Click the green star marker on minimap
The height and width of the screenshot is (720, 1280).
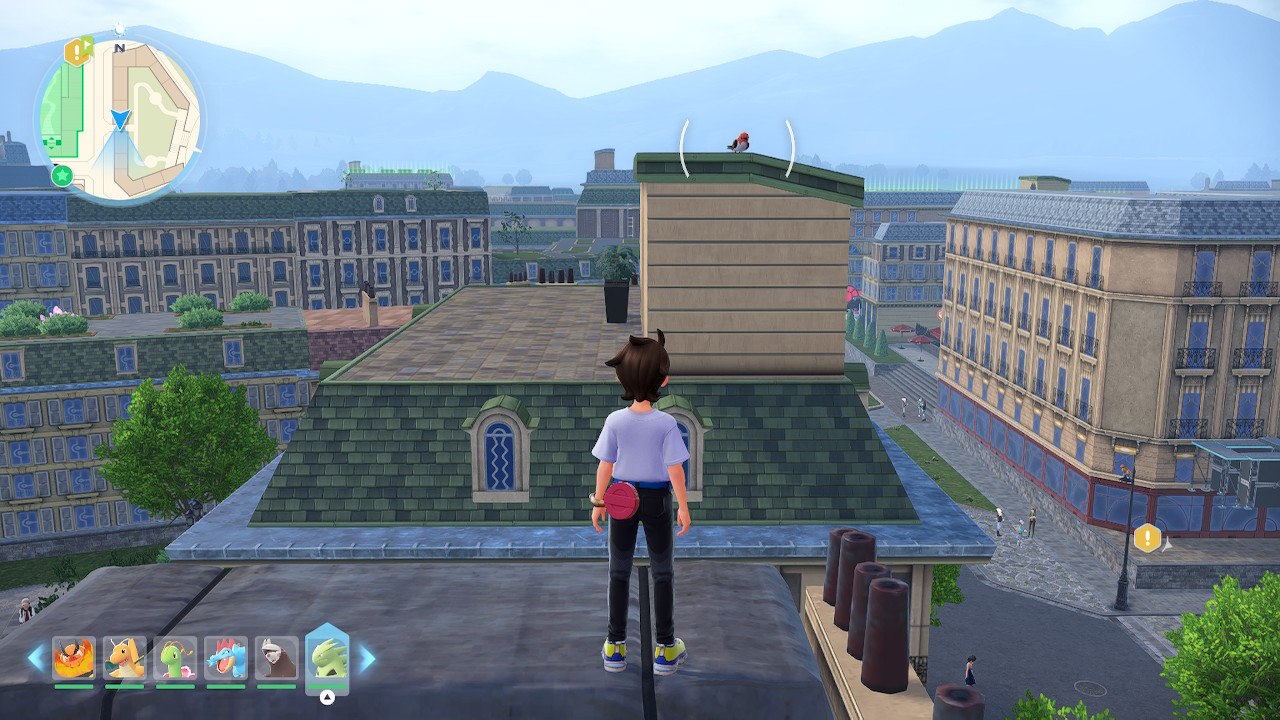pos(62,176)
